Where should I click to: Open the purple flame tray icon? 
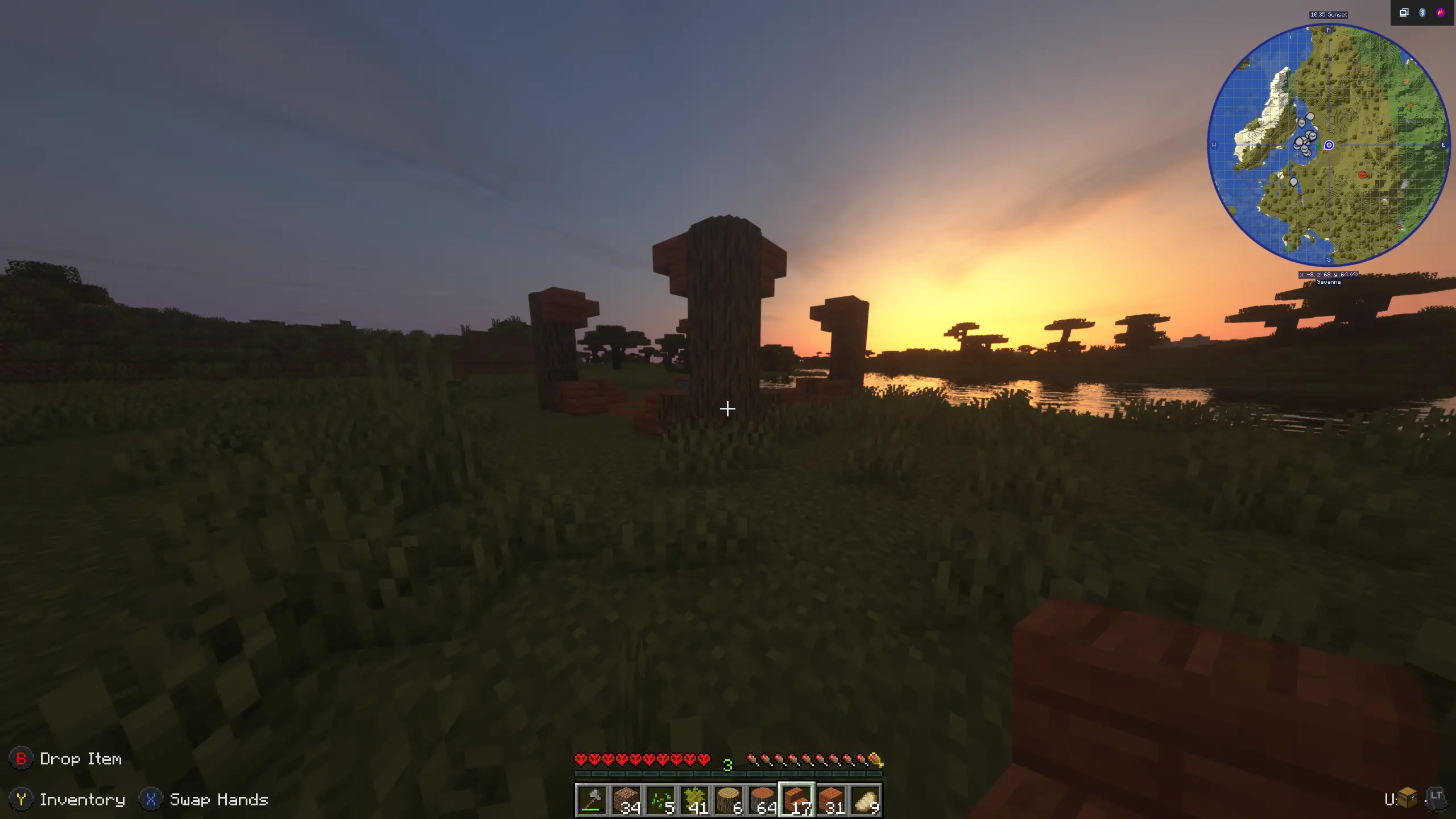(1441, 13)
